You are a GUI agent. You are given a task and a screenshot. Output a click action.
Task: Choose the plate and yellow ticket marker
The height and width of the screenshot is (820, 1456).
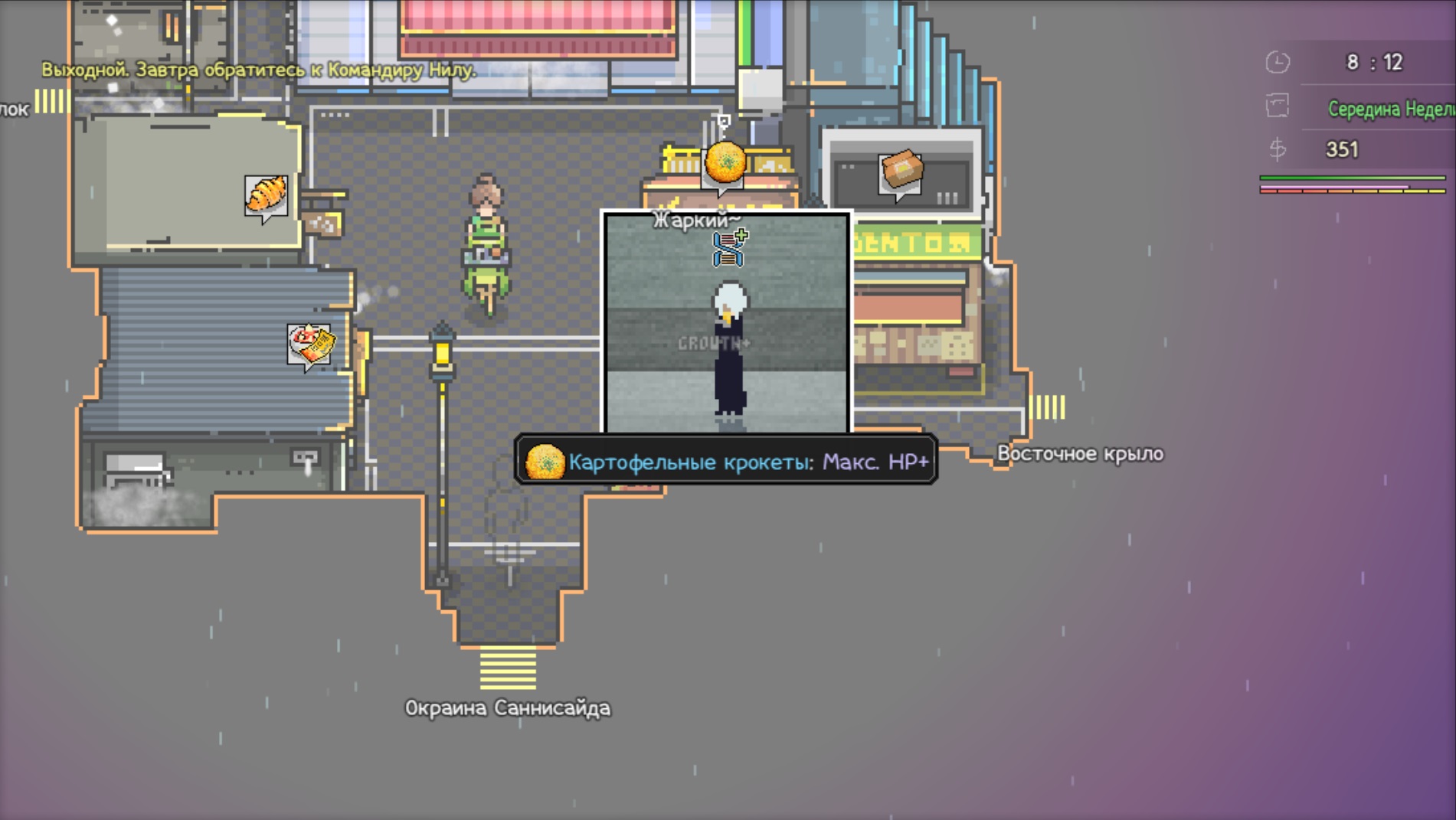[310, 344]
